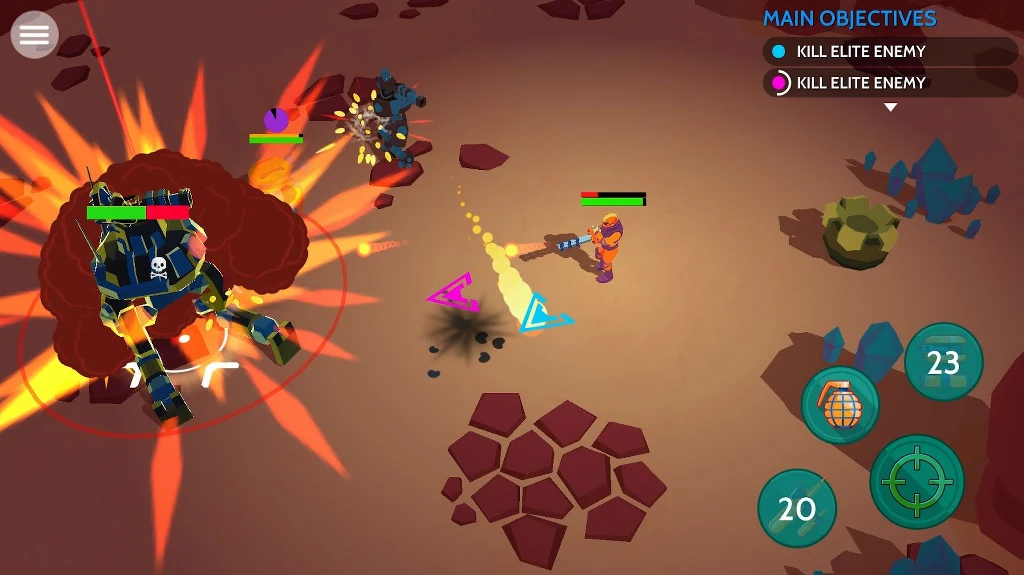Open the hamburger pause menu

[34, 34]
